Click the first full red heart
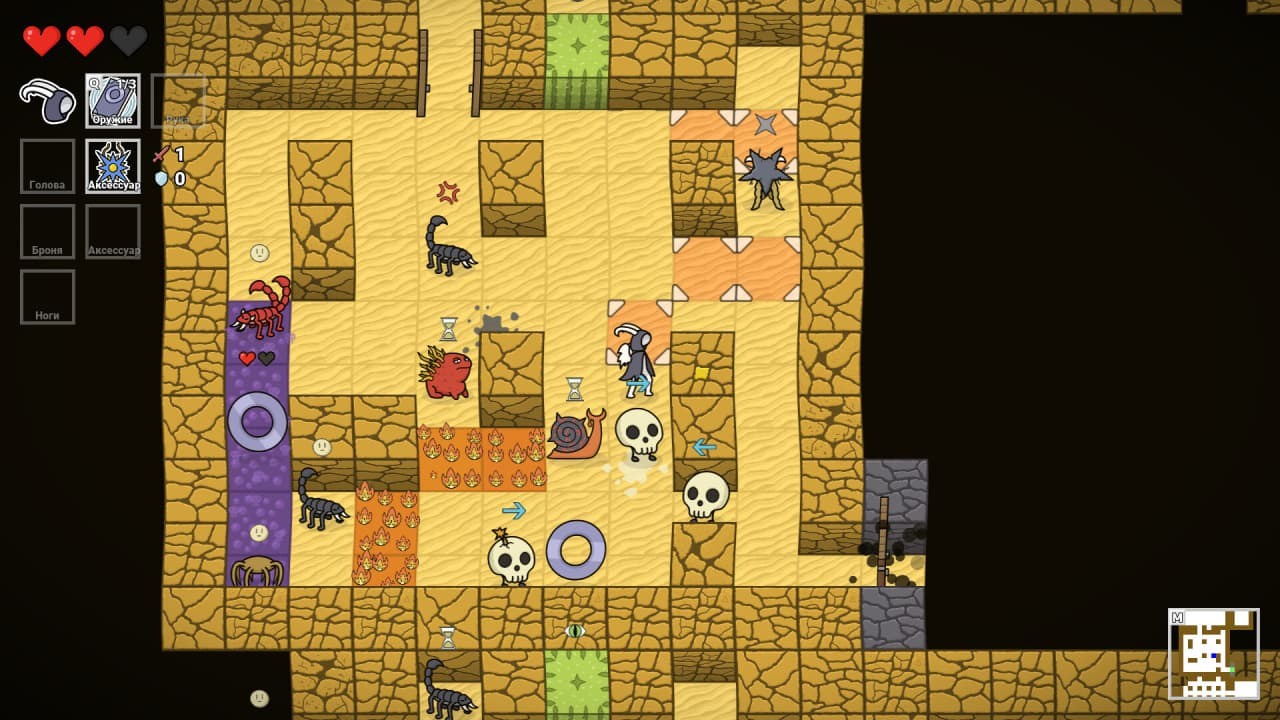Screen dimensions: 1280x720 tap(42, 38)
